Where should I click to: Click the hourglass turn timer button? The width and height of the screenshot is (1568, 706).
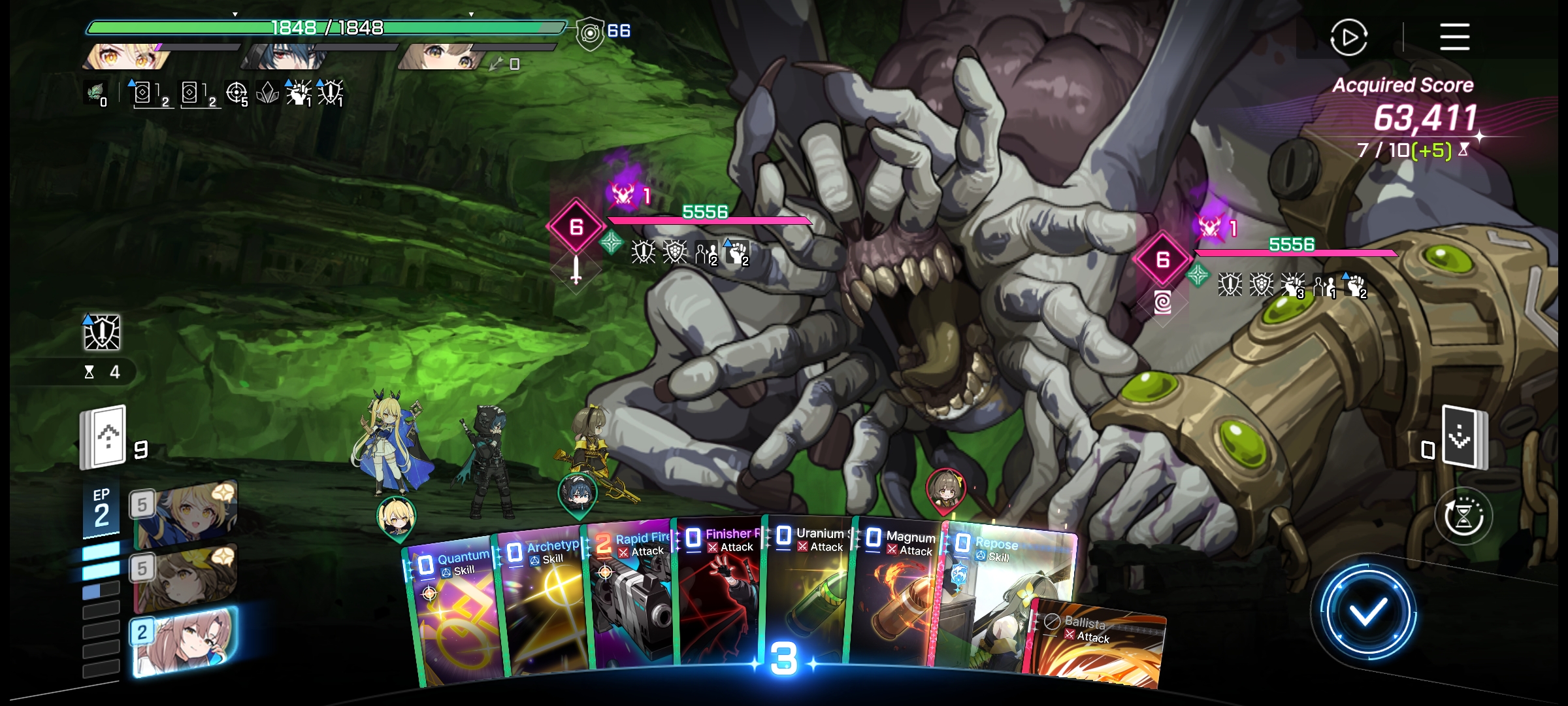pyautogui.click(x=1463, y=516)
